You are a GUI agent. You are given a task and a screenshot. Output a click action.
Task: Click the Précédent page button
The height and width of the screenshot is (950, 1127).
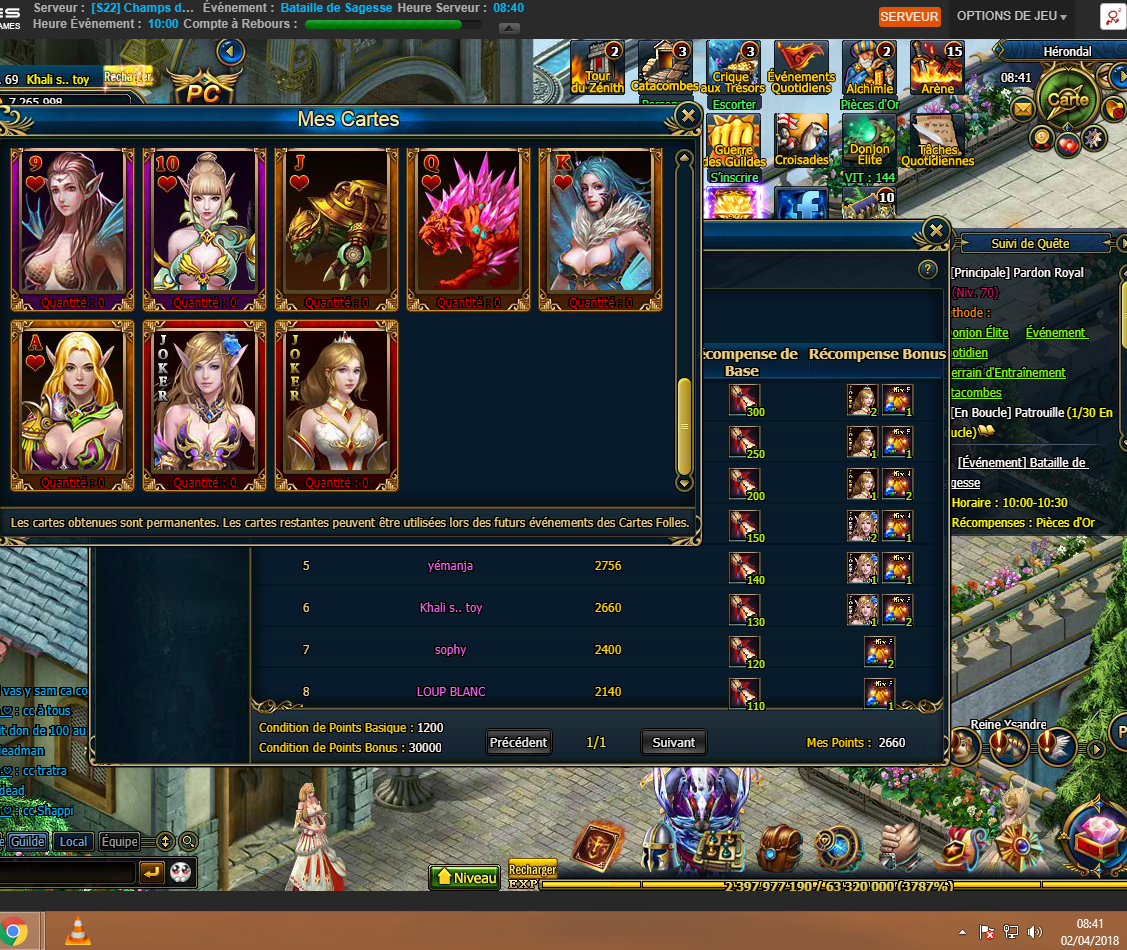coord(518,742)
